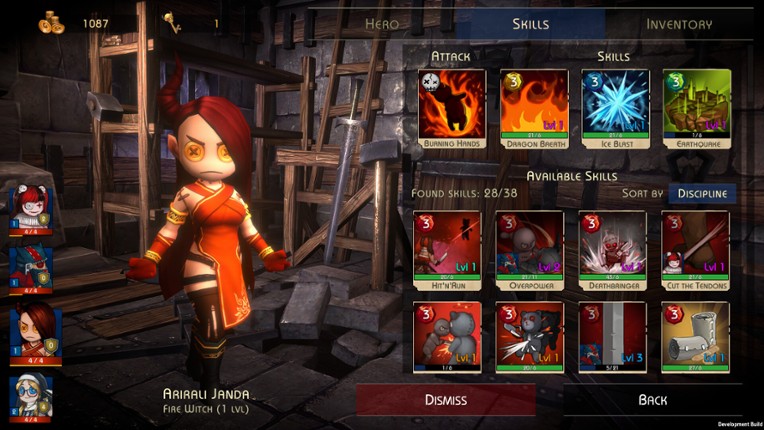The height and width of the screenshot is (430, 764).
Task: Switch to the Hero tab
Action: pyautogui.click(x=382, y=24)
